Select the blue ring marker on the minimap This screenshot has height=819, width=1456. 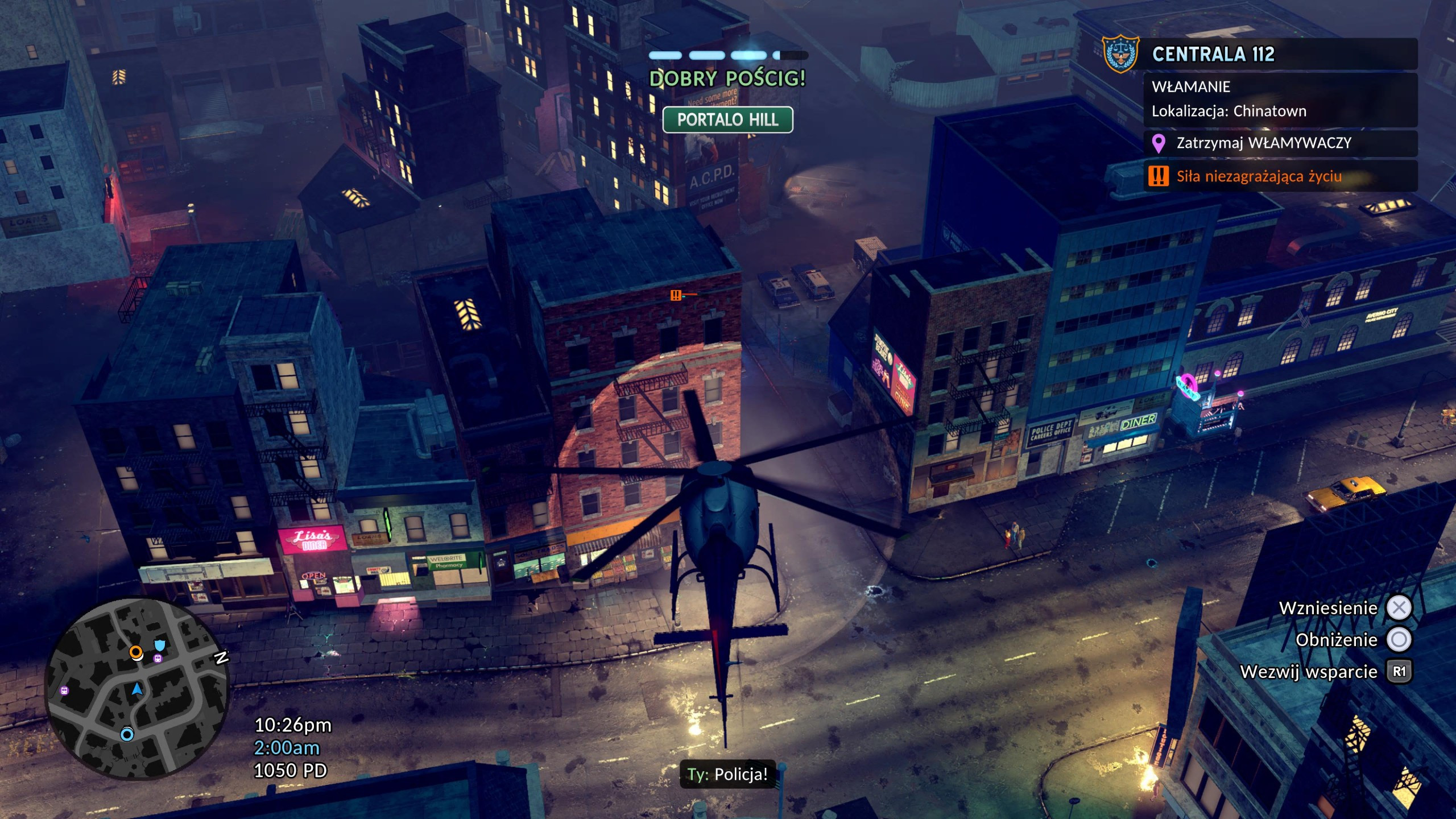(x=127, y=734)
